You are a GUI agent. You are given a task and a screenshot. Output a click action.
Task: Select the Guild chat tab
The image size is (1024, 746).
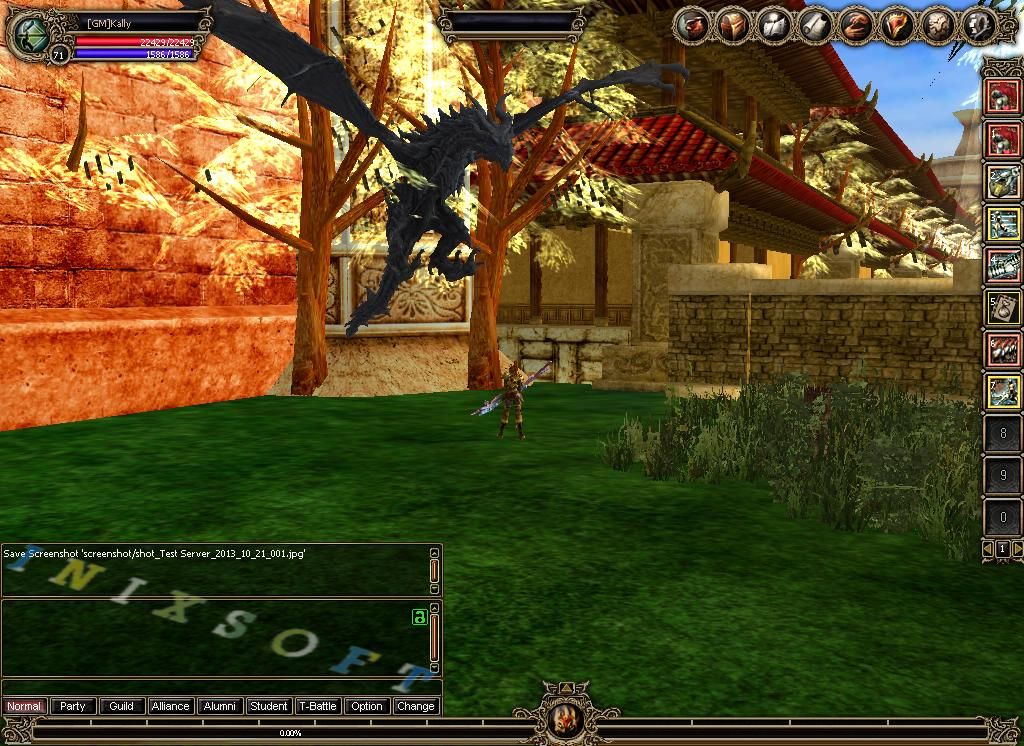(122, 706)
